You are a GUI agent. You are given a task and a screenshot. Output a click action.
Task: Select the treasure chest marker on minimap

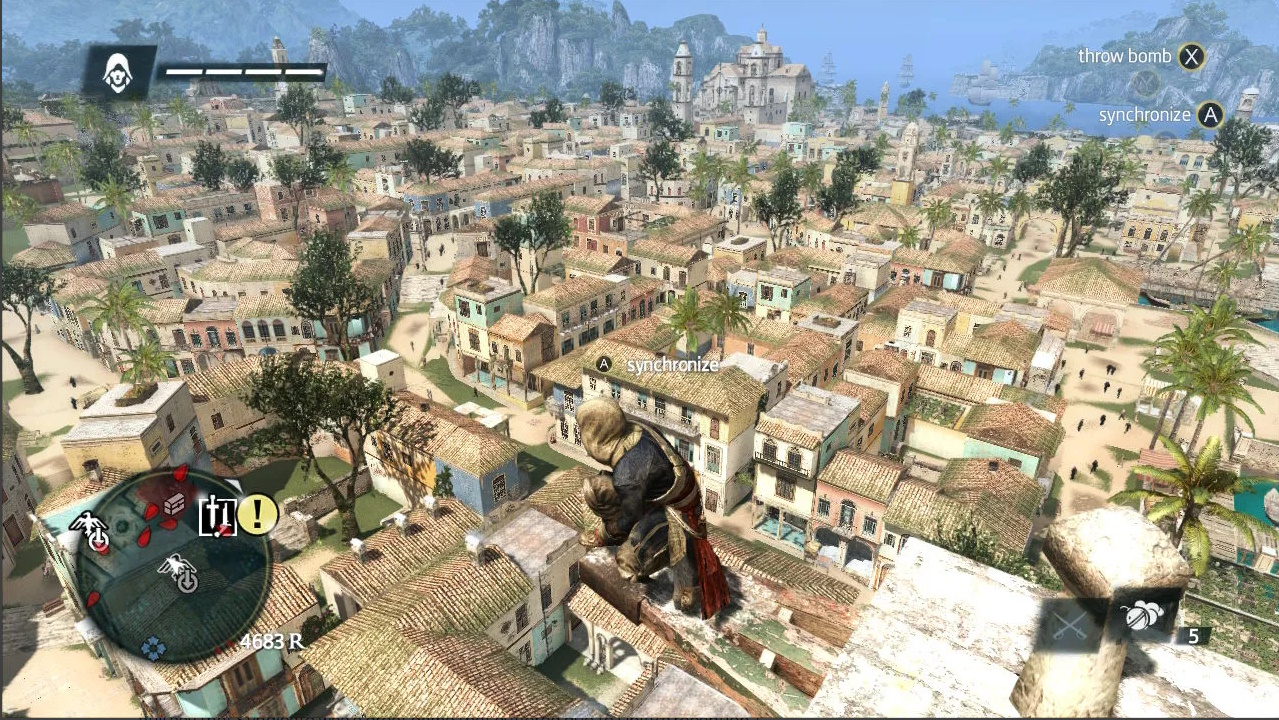pyautogui.click(x=174, y=503)
